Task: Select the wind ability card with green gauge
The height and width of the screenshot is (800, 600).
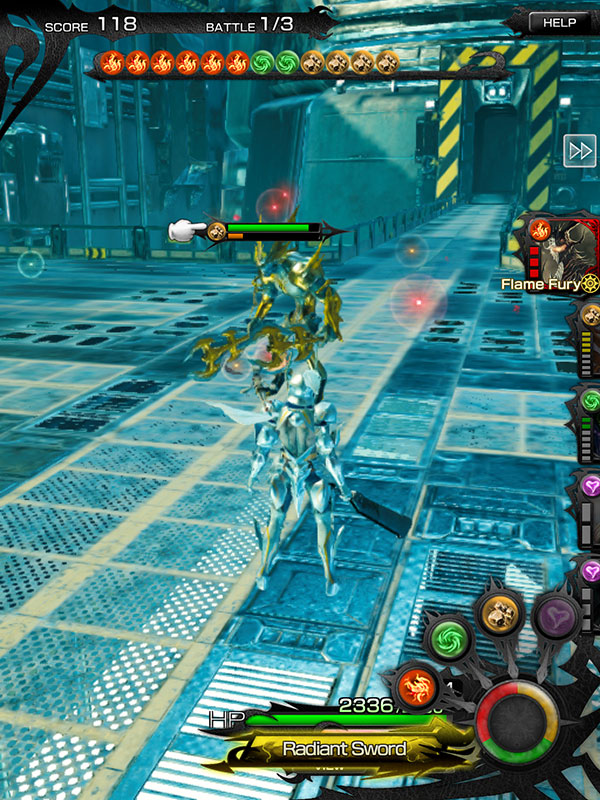Action: click(x=588, y=425)
